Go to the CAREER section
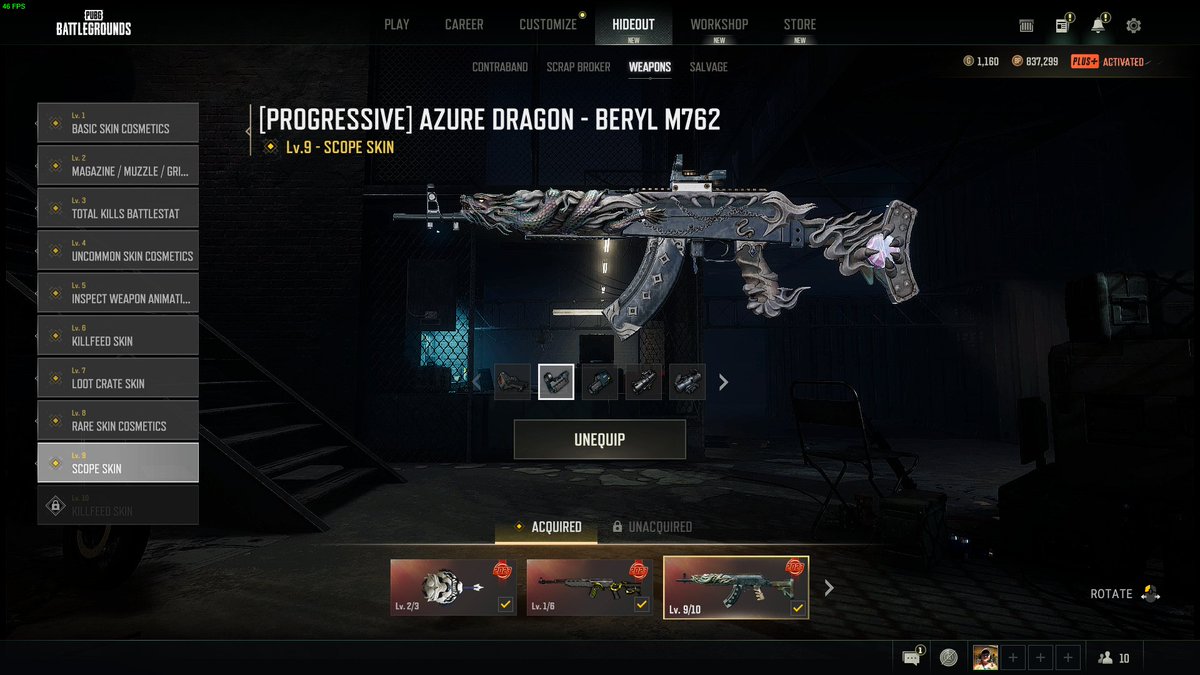This screenshot has width=1200, height=675. (x=464, y=24)
